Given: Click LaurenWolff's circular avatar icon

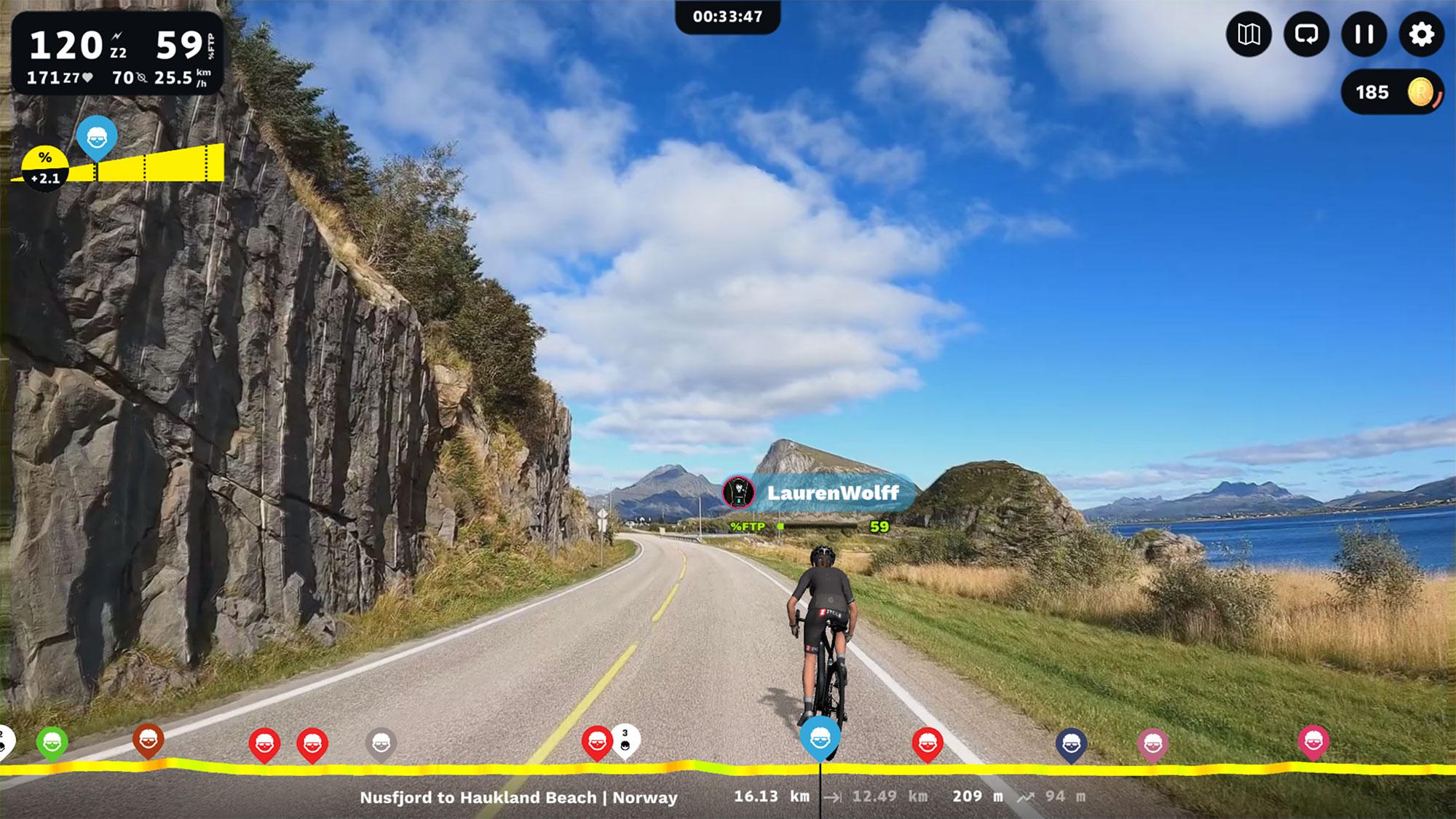Looking at the screenshot, I should click(737, 491).
